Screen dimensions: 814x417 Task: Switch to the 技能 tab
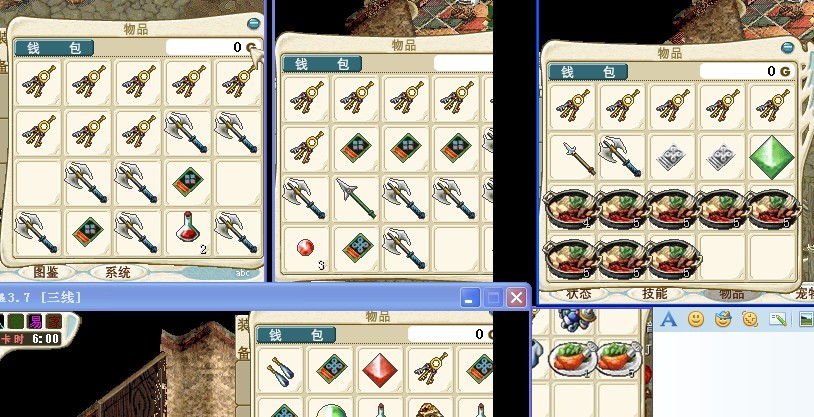(x=655, y=294)
